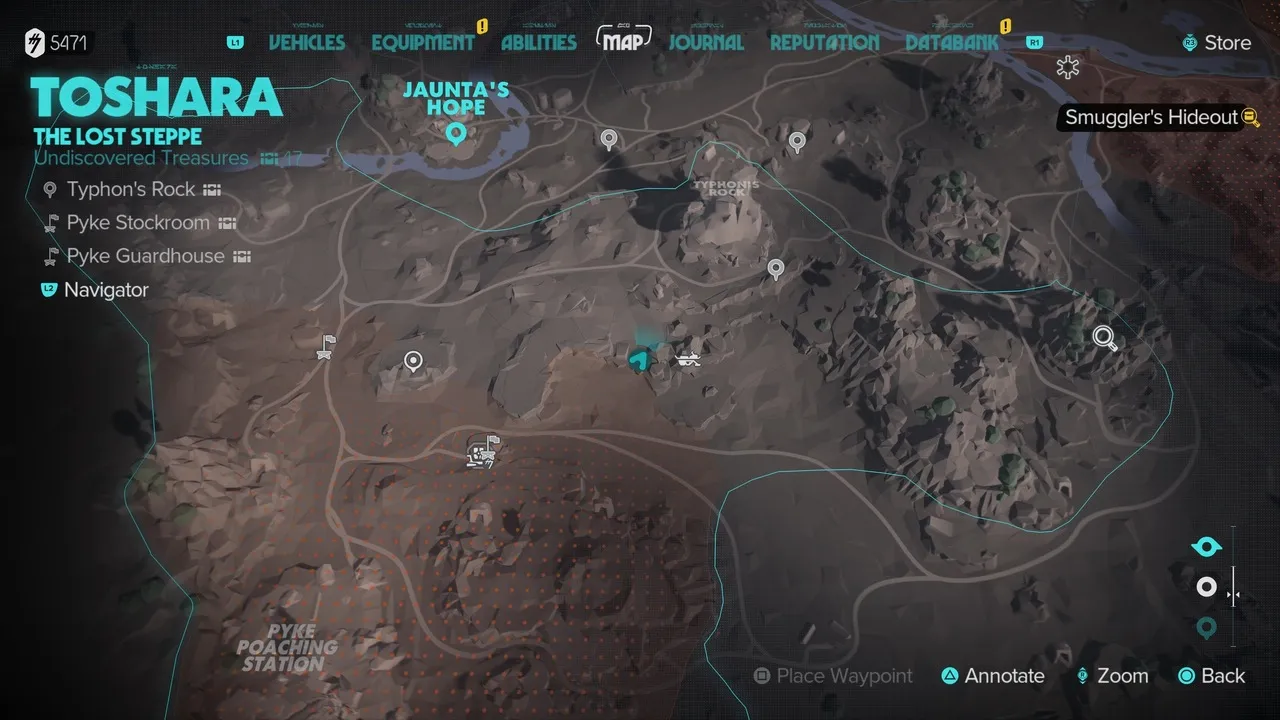Open the Reputation screen

[x=823, y=43]
